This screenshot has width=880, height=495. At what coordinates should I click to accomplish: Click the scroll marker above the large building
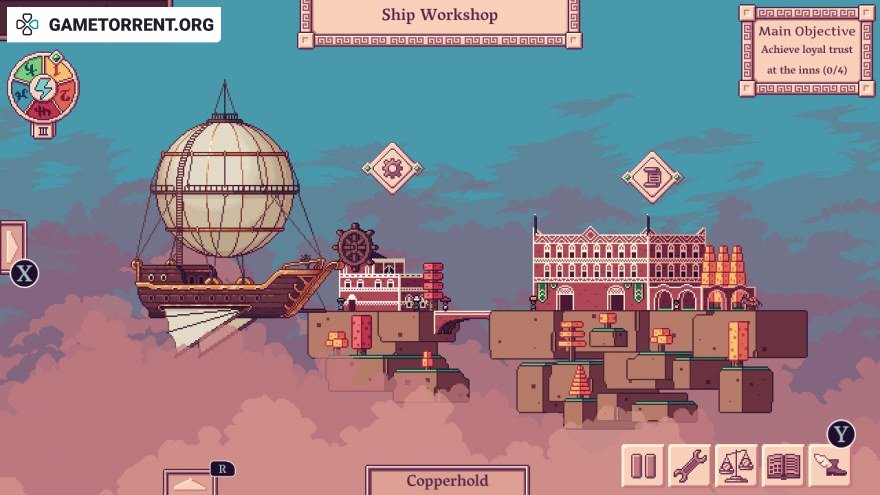[652, 177]
